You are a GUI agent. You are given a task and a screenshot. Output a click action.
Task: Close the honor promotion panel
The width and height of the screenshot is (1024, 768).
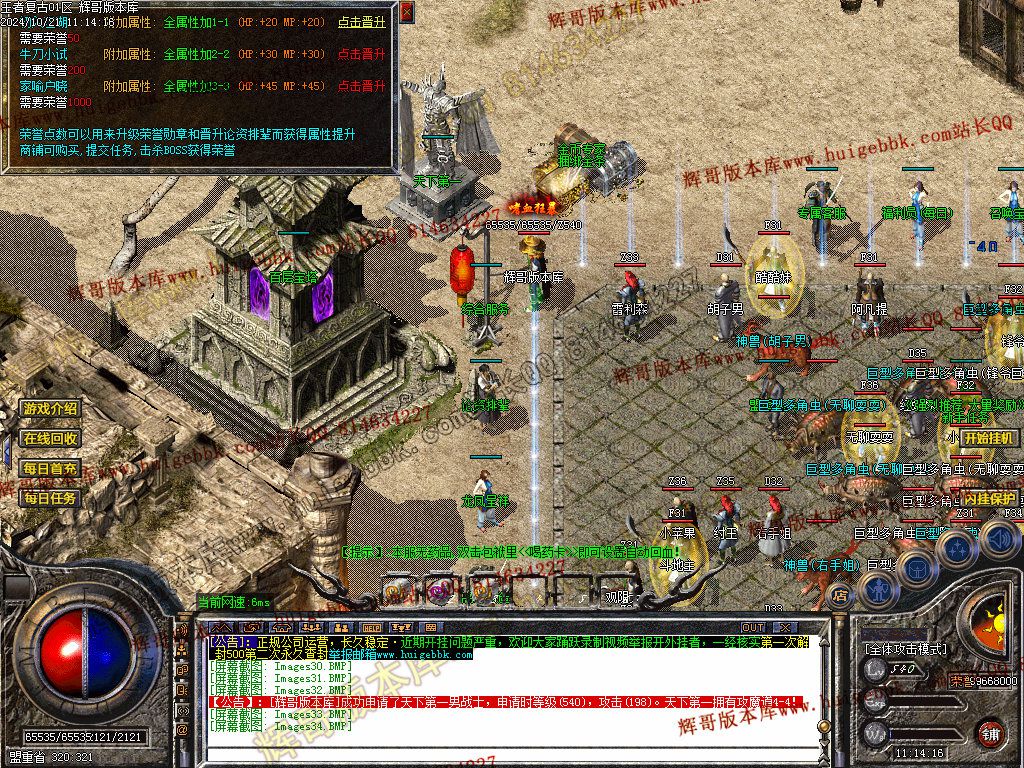click(406, 12)
